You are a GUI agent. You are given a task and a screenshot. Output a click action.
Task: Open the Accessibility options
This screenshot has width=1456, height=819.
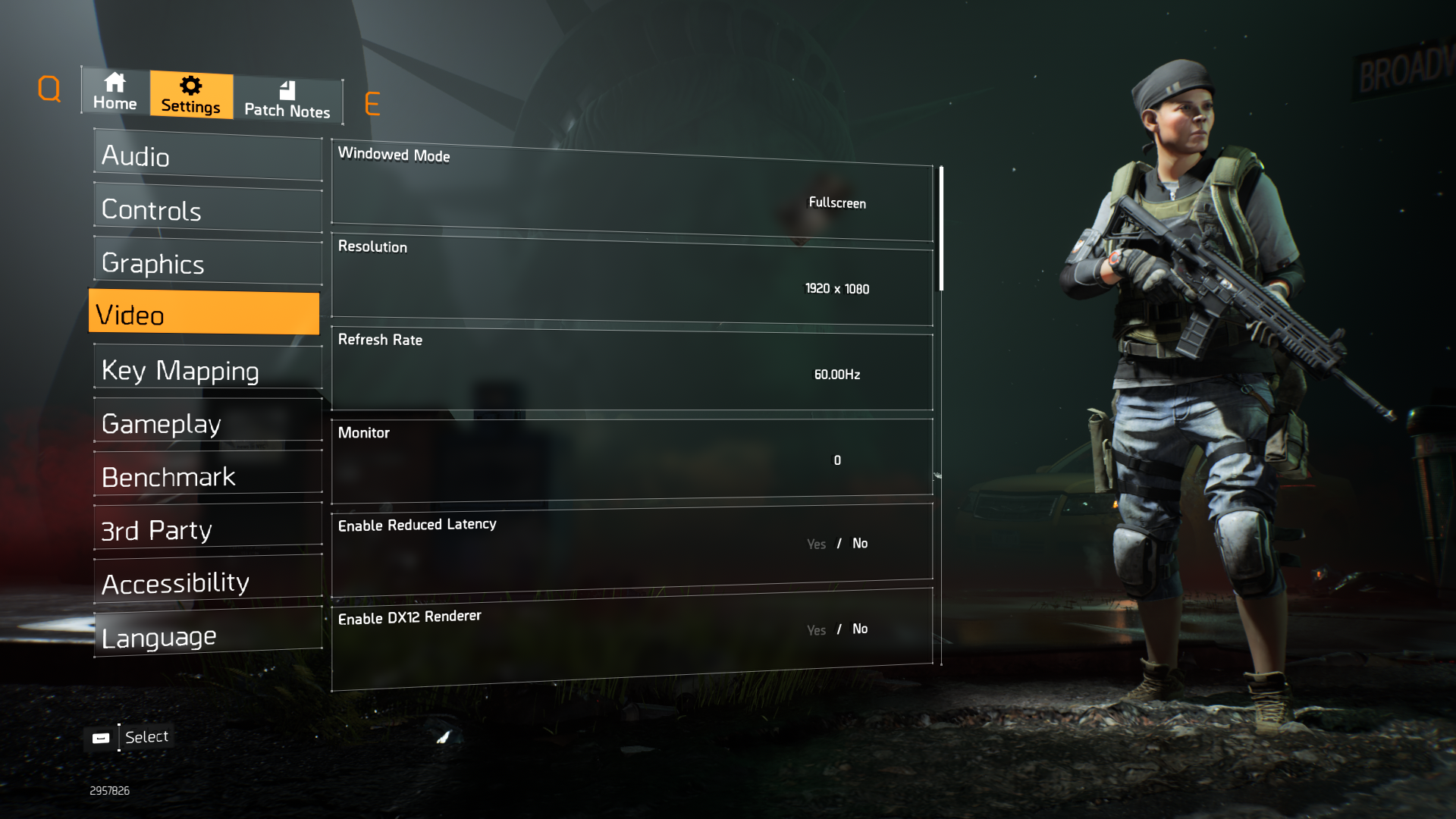(208, 583)
